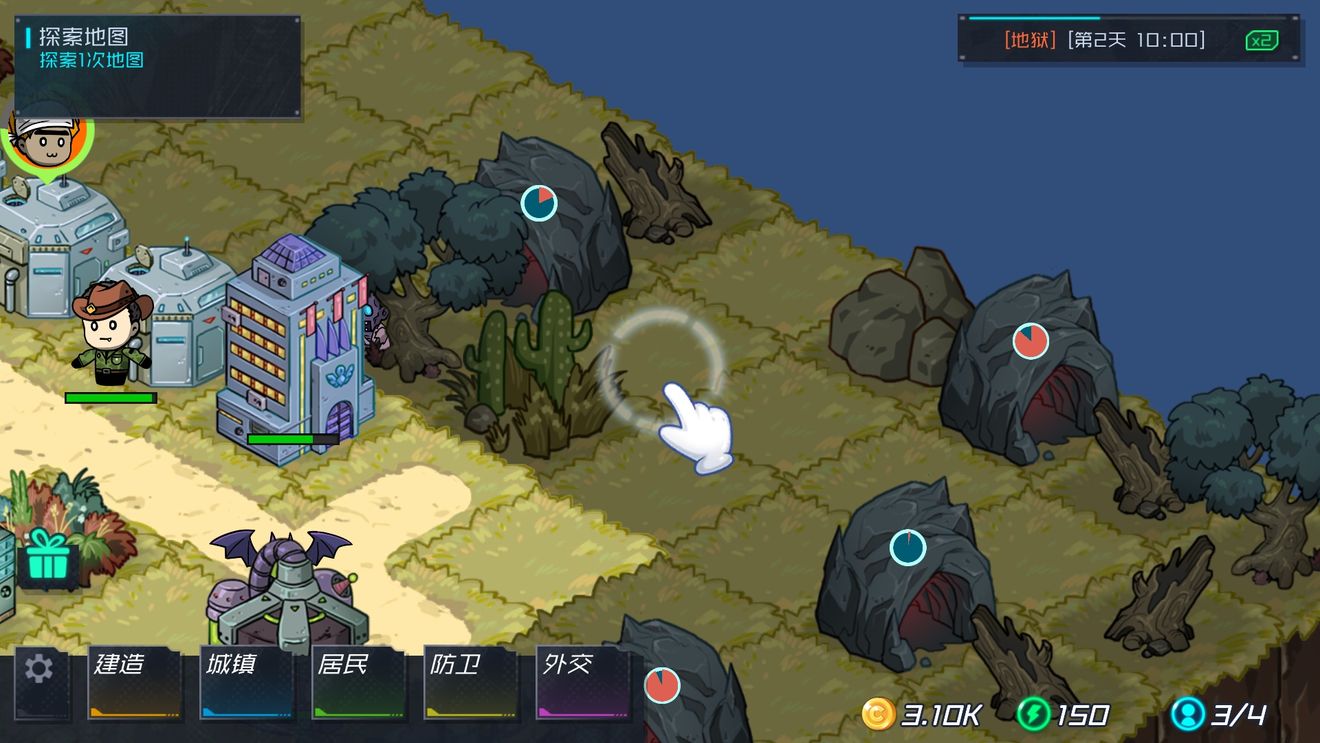Open the settings gear menu
1320x743 pixels.
point(39,669)
